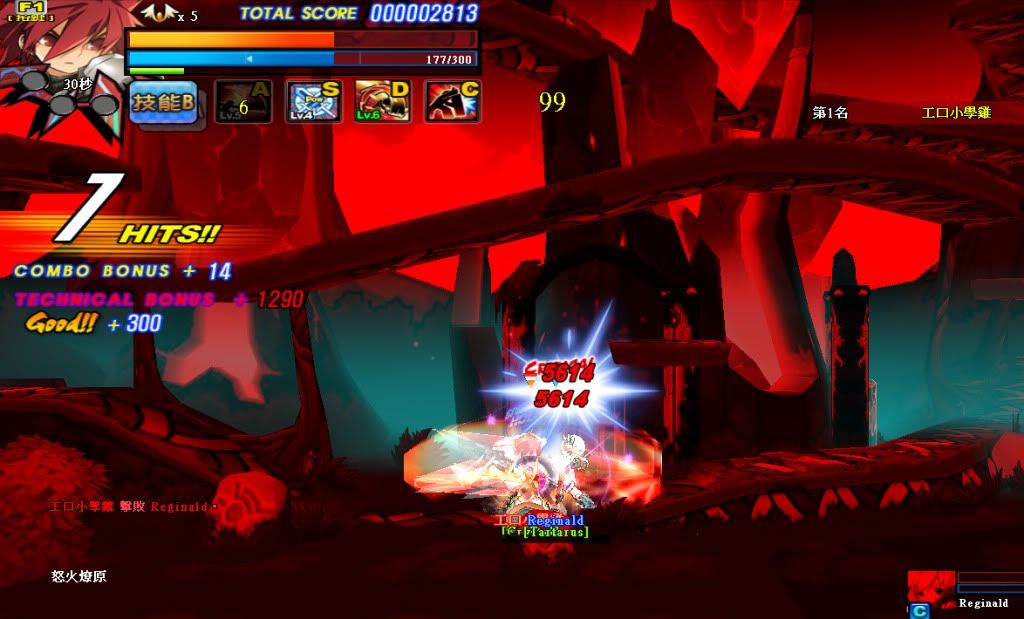Trigger the red slash skill in slot D
Screen dimensions: 1024x619
pos(383,102)
